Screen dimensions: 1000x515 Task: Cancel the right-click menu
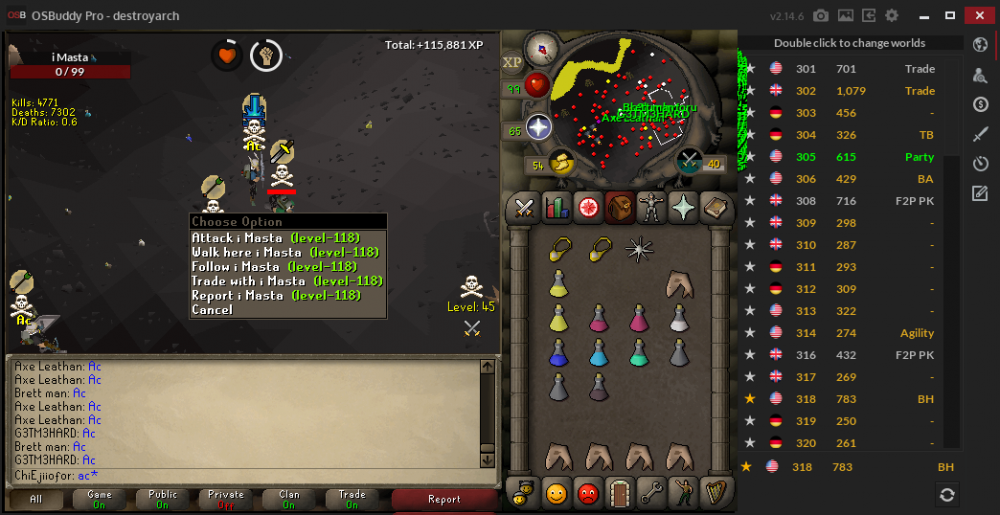point(212,310)
